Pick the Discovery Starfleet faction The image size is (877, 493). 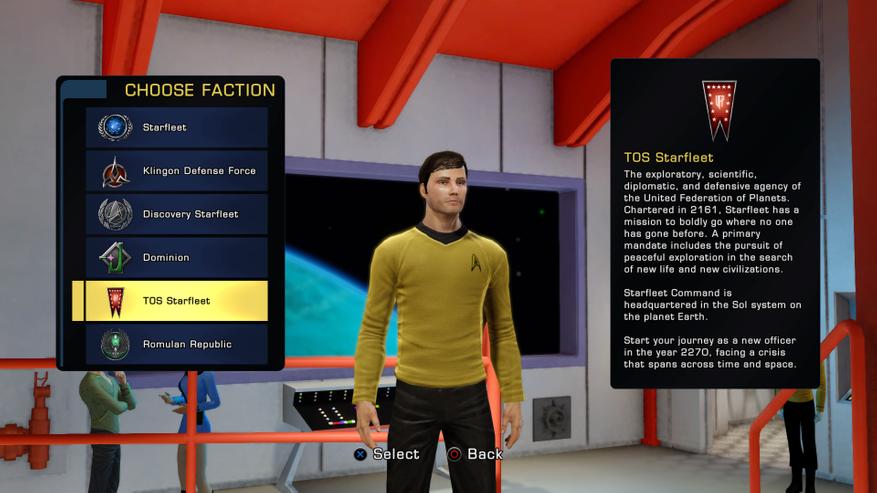point(176,214)
